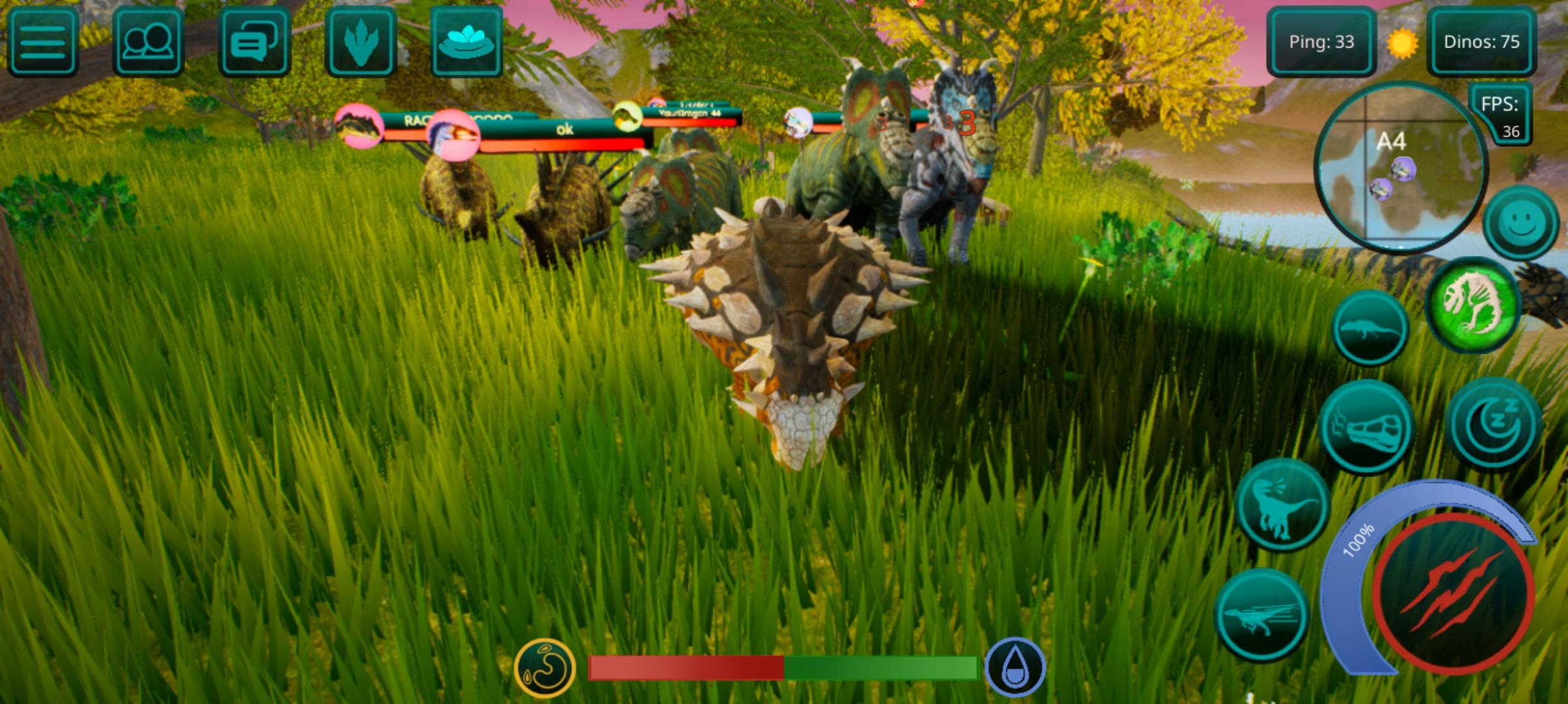
Task: Open the players/friends list
Action: pyautogui.click(x=149, y=42)
